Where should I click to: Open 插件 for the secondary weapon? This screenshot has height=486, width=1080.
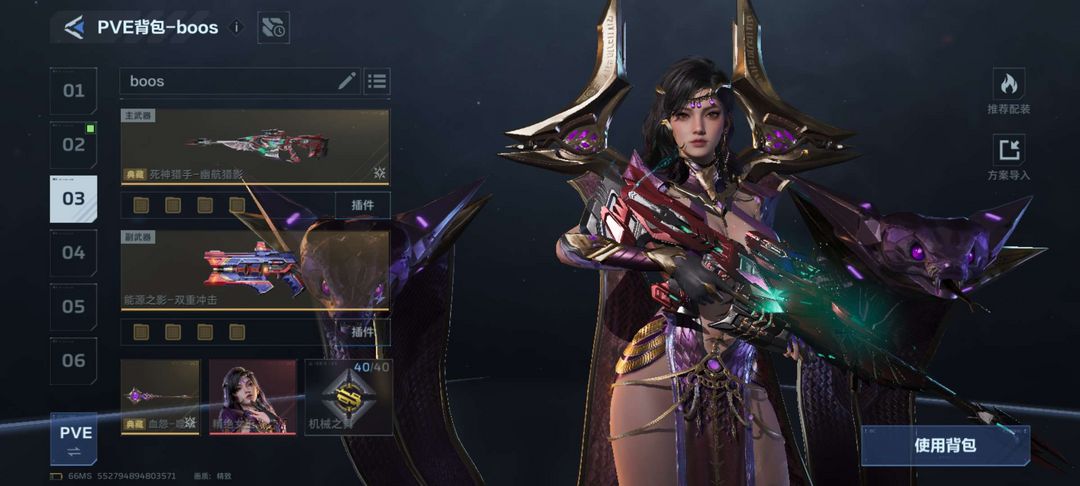tap(362, 331)
